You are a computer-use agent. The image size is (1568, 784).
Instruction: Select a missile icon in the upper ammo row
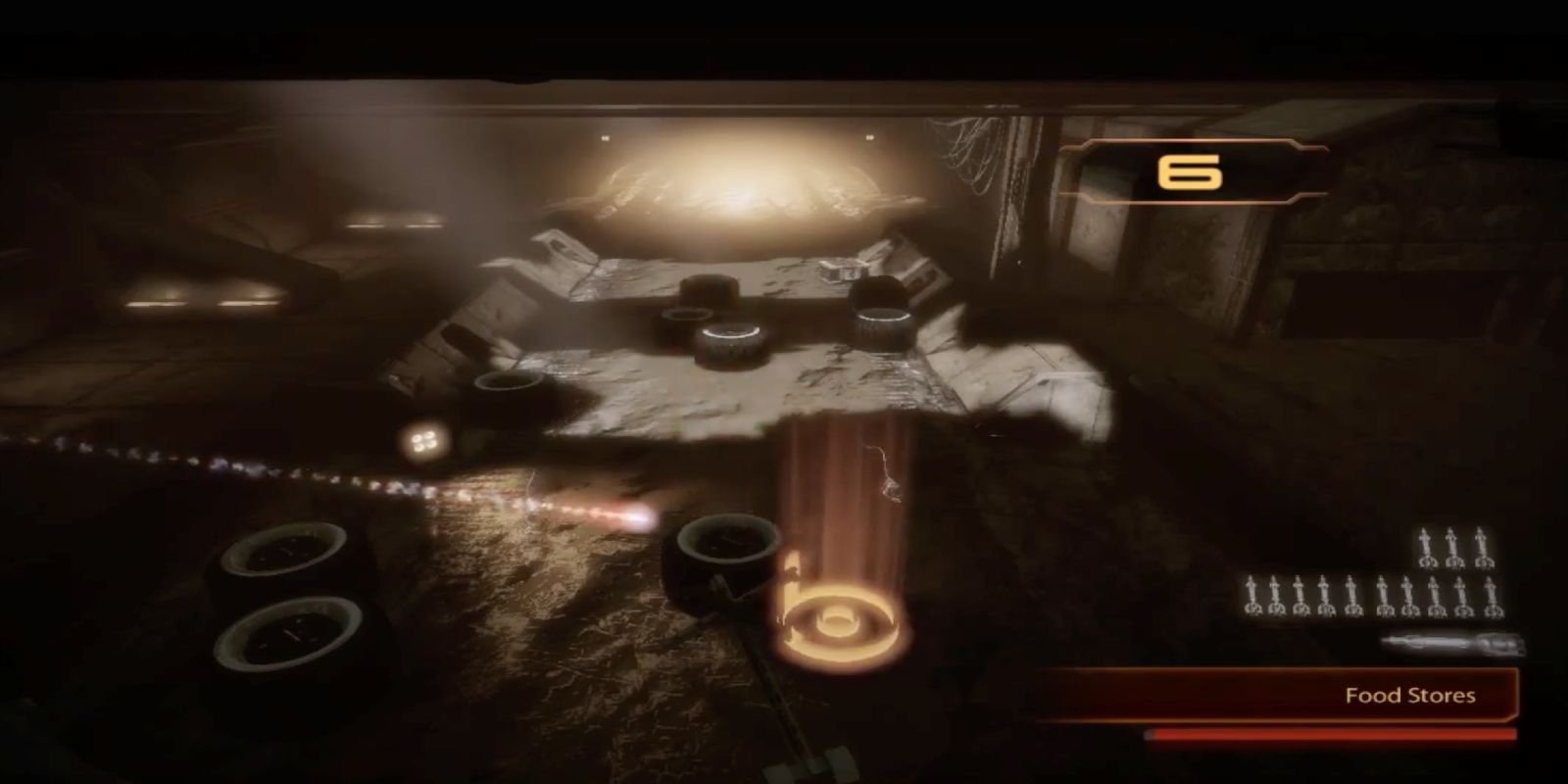tap(1426, 549)
